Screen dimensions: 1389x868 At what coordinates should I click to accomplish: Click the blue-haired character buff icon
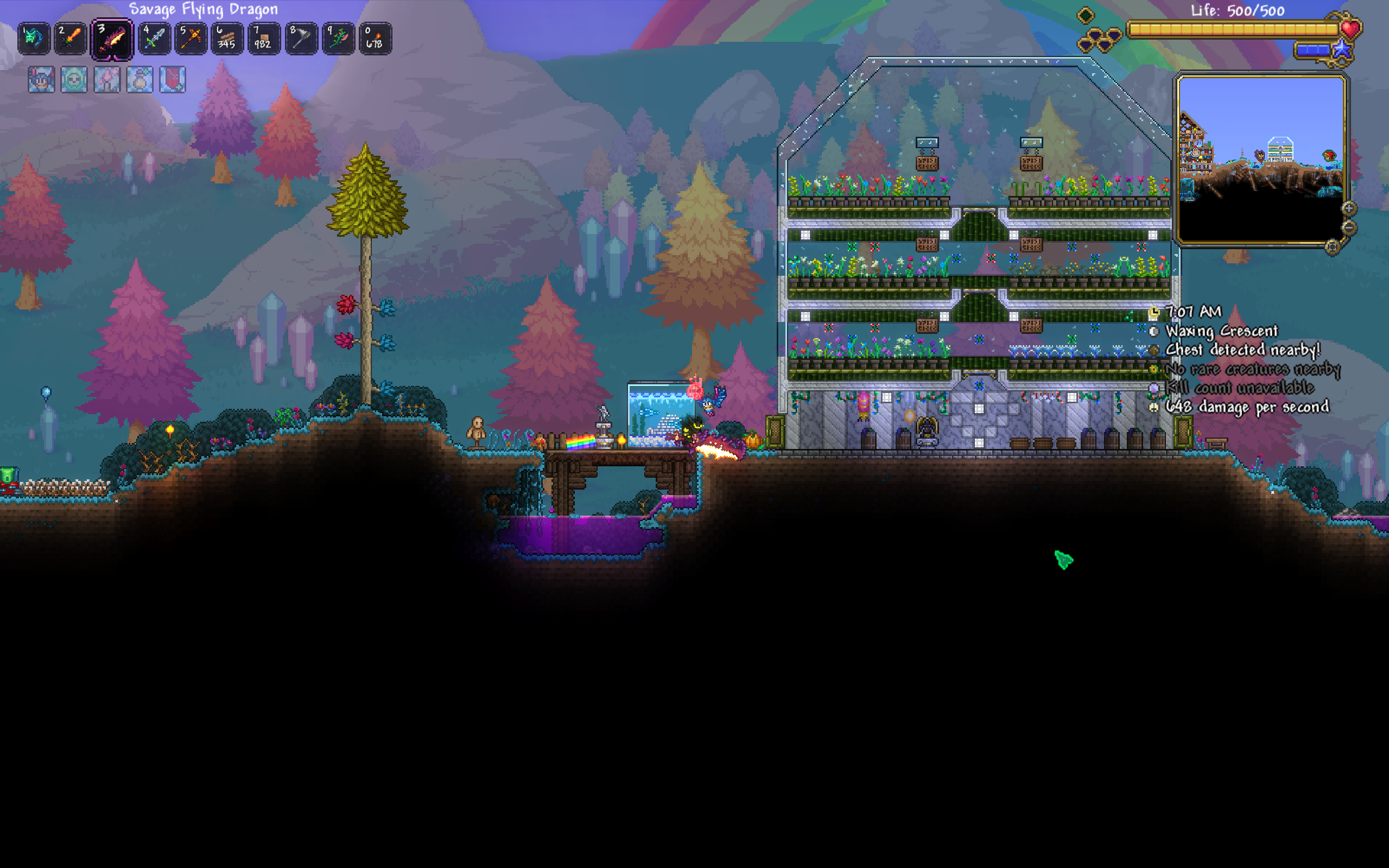click(x=41, y=79)
